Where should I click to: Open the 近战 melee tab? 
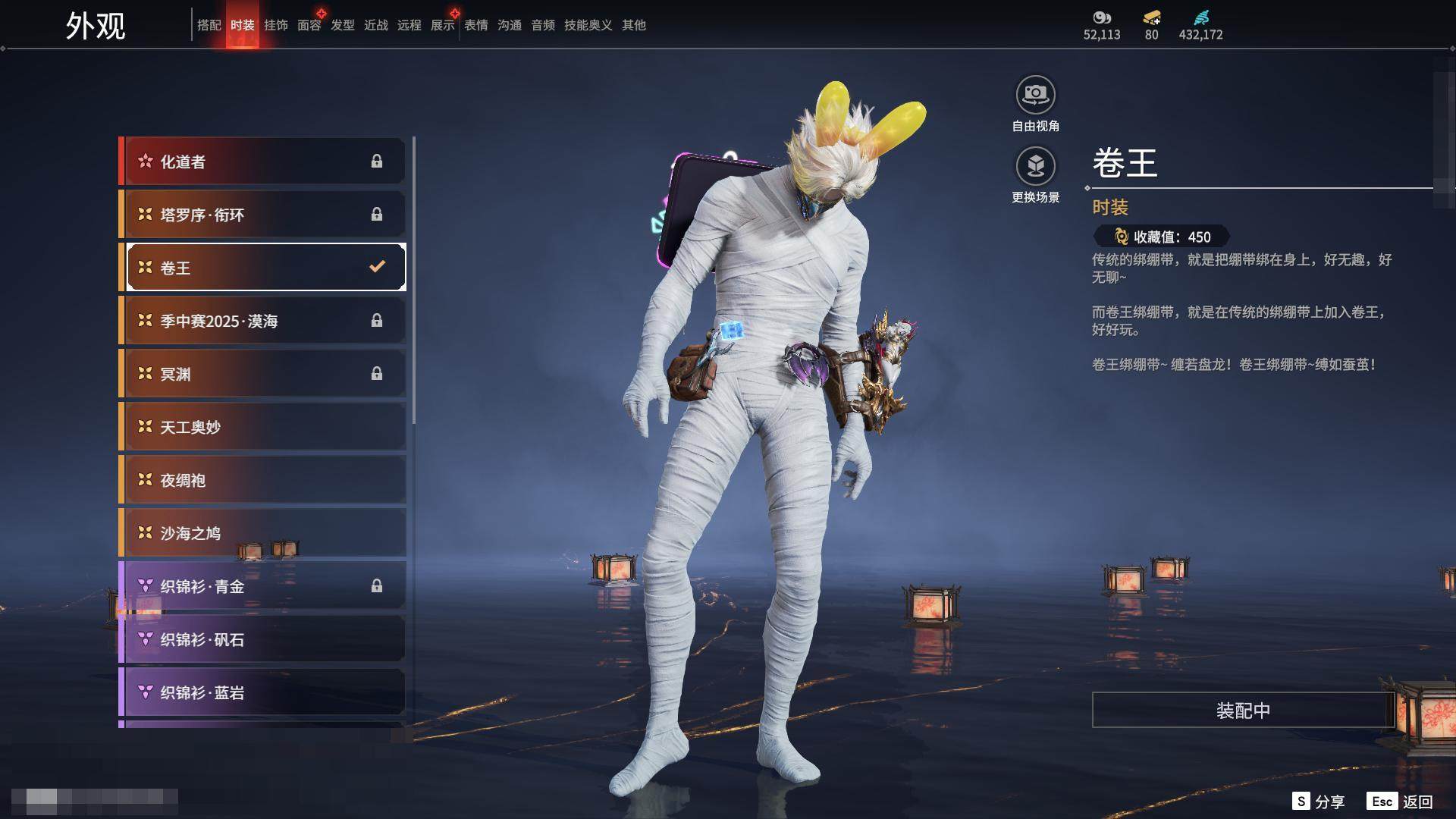pyautogui.click(x=375, y=25)
